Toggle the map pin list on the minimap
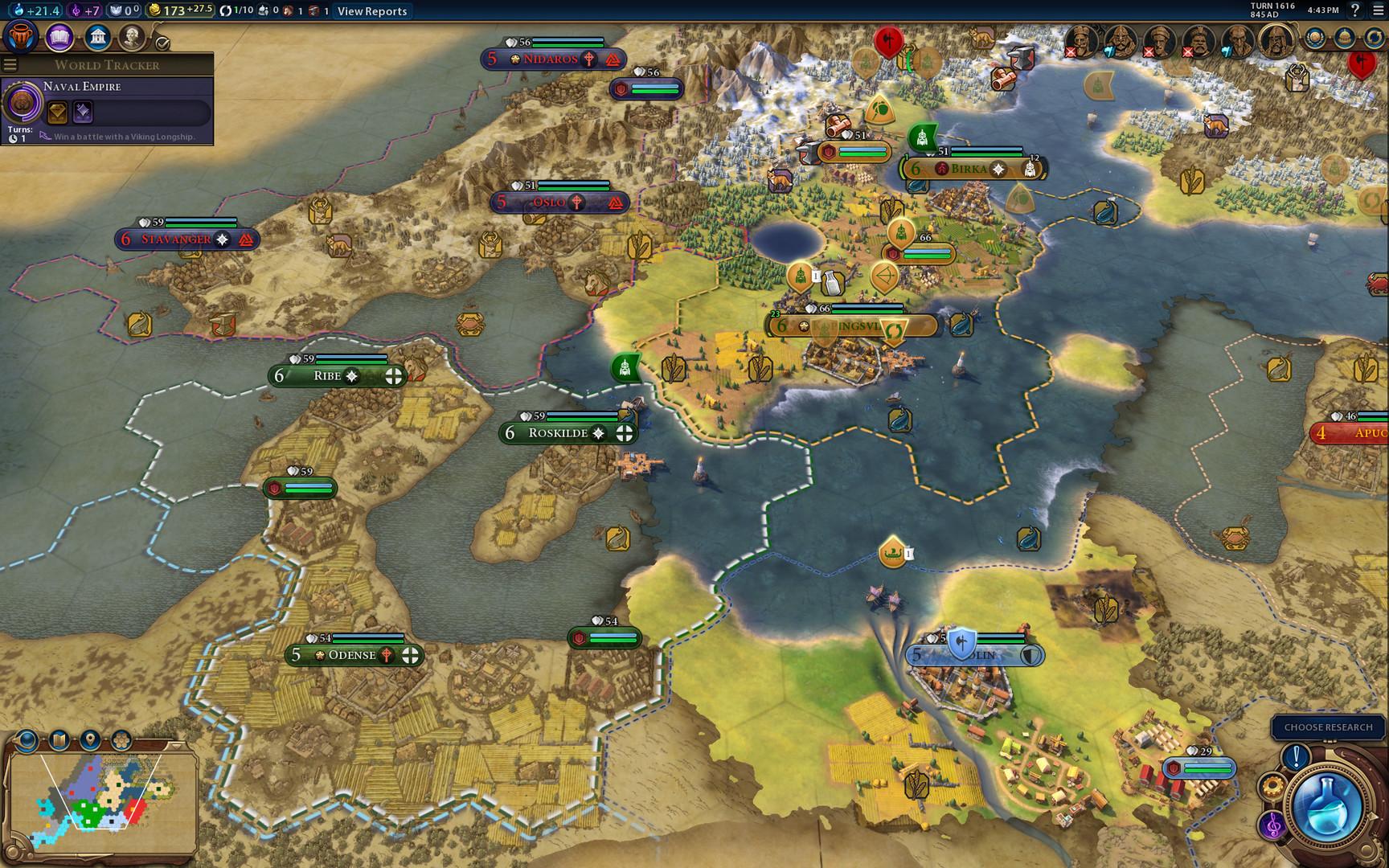This screenshot has width=1389, height=868. 88,738
